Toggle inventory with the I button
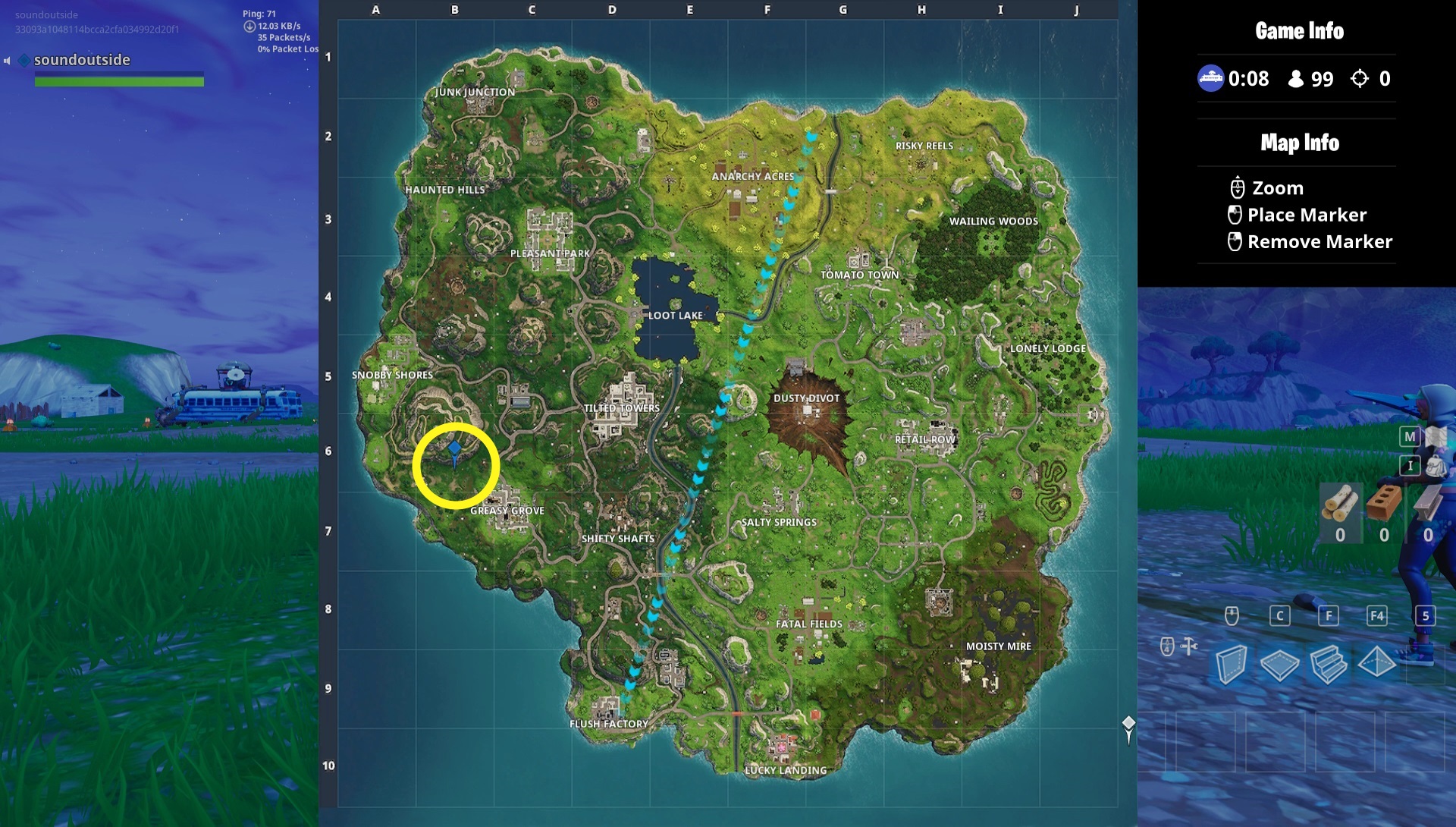1456x827 pixels. click(1410, 465)
